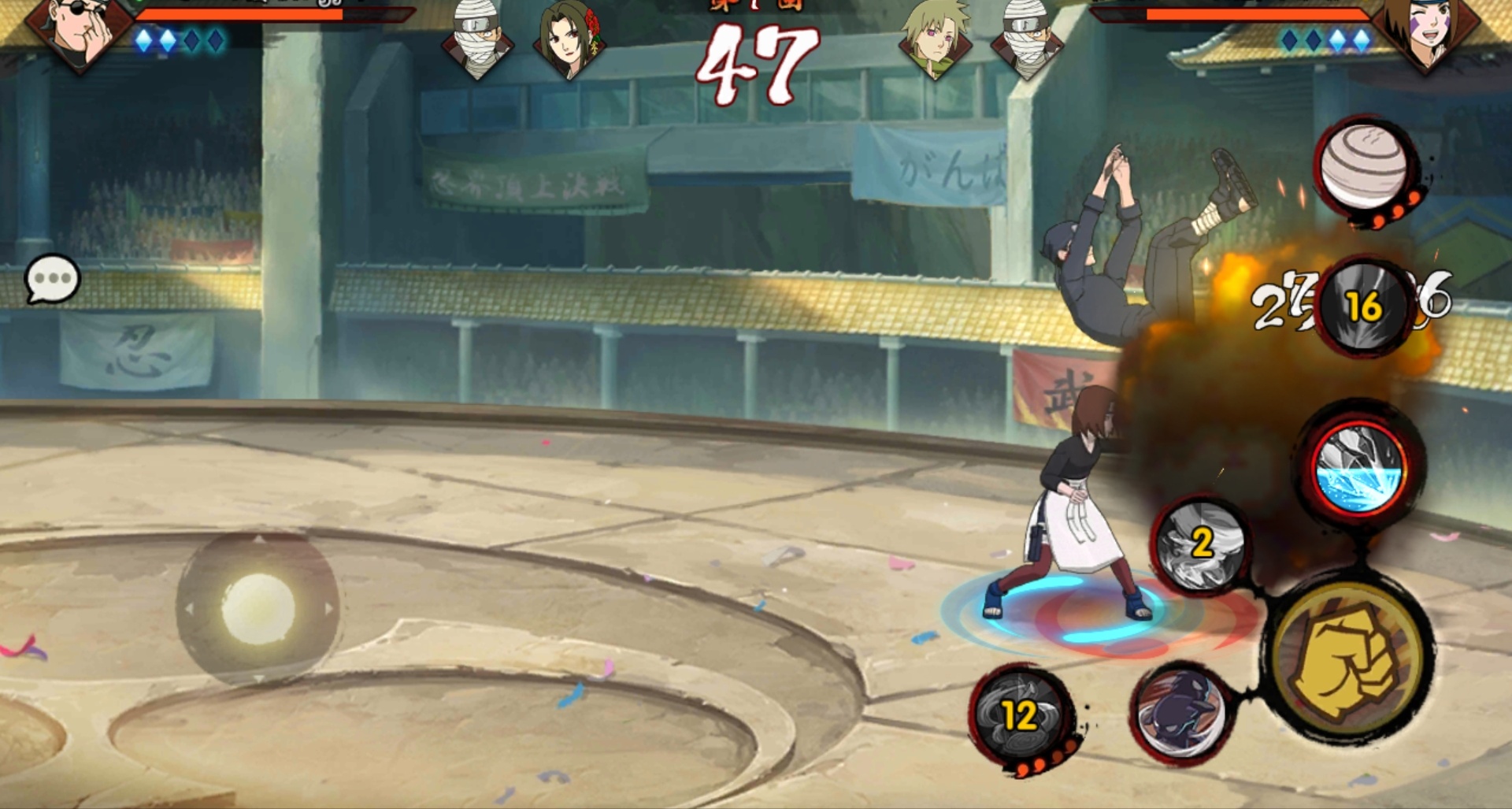The height and width of the screenshot is (809, 1512).
Task: Choose the blond-haired ninja portrait
Action: pyautogui.click(x=935, y=39)
